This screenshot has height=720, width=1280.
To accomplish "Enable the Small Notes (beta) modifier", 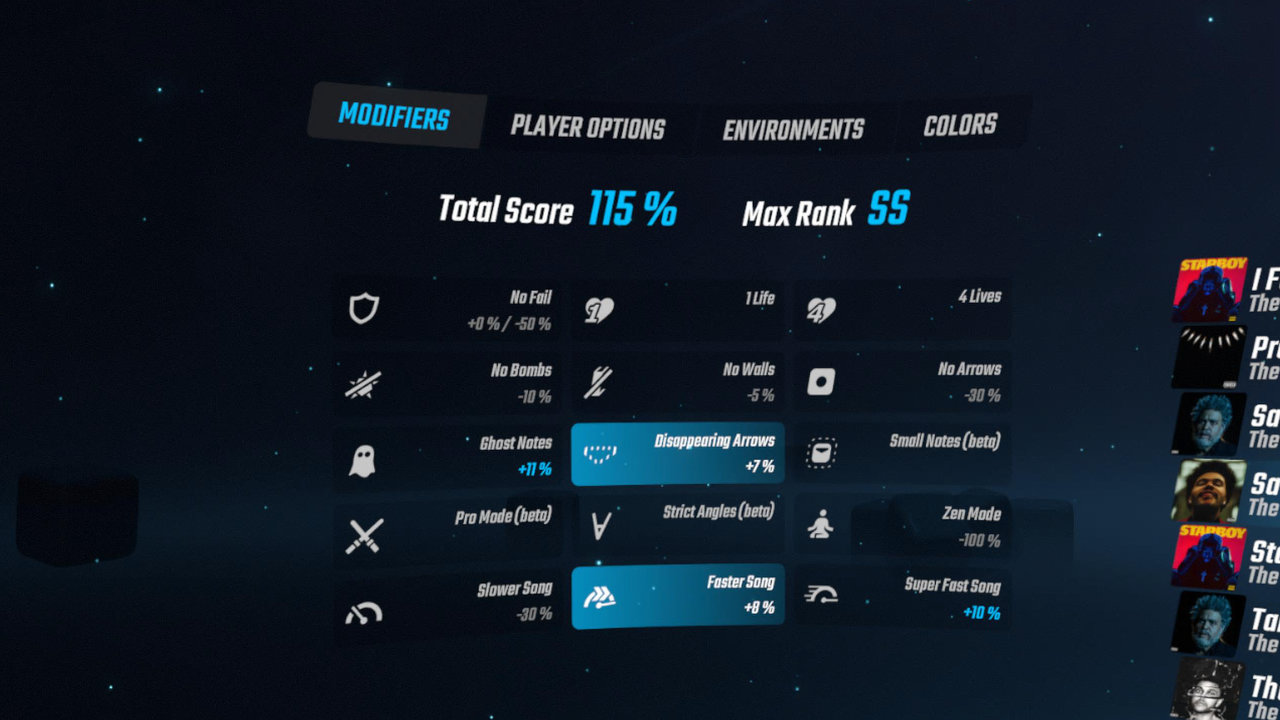I will (903, 453).
